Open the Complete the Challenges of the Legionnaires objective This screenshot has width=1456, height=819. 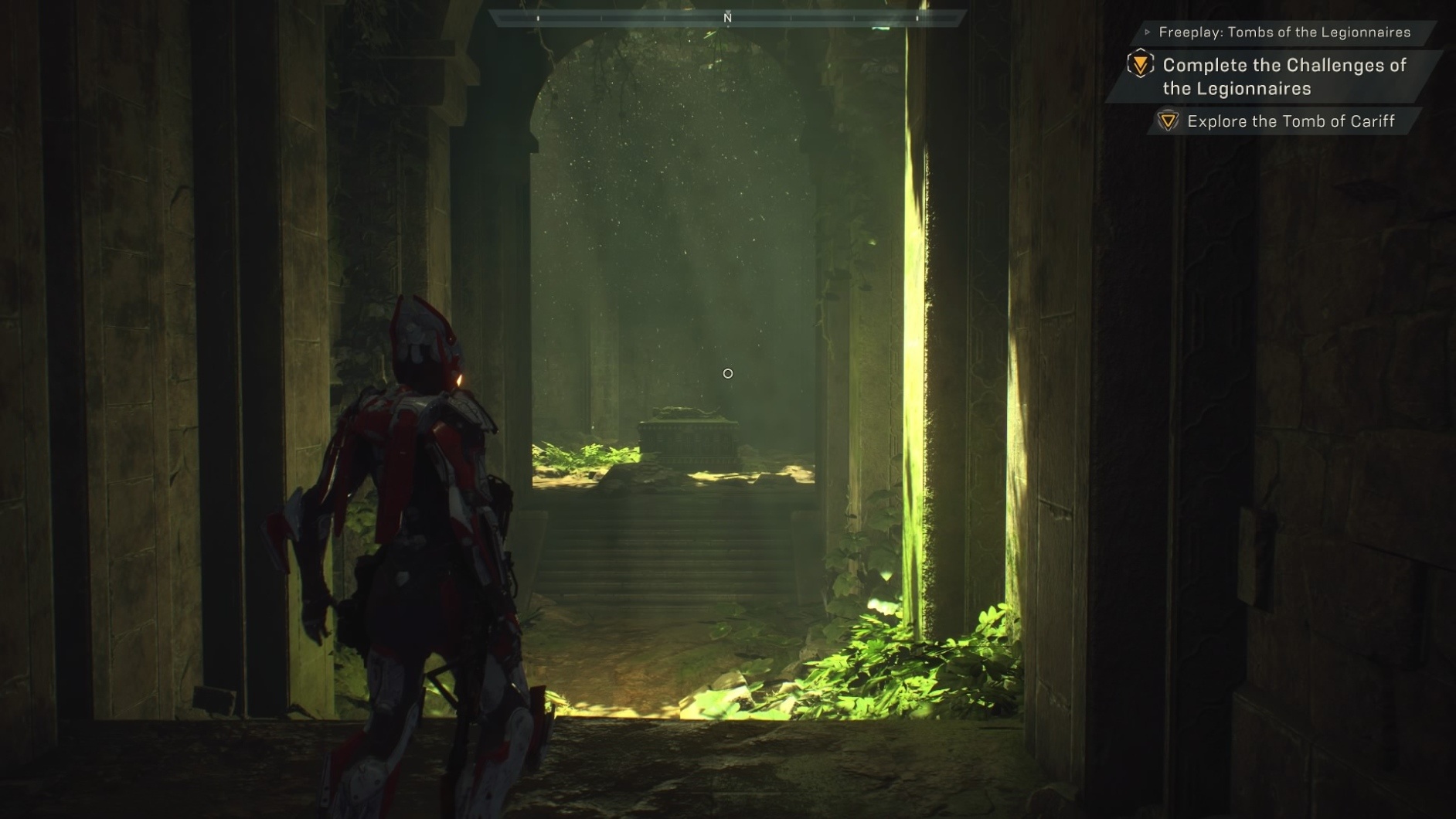tap(1284, 76)
